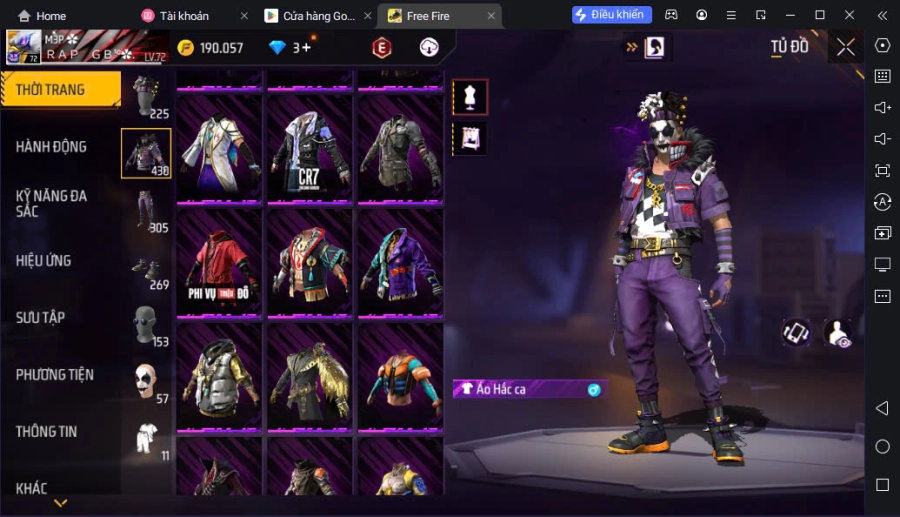Open the HIỆU ỨNG section
900x517 pixels.
tap(44, 261)
